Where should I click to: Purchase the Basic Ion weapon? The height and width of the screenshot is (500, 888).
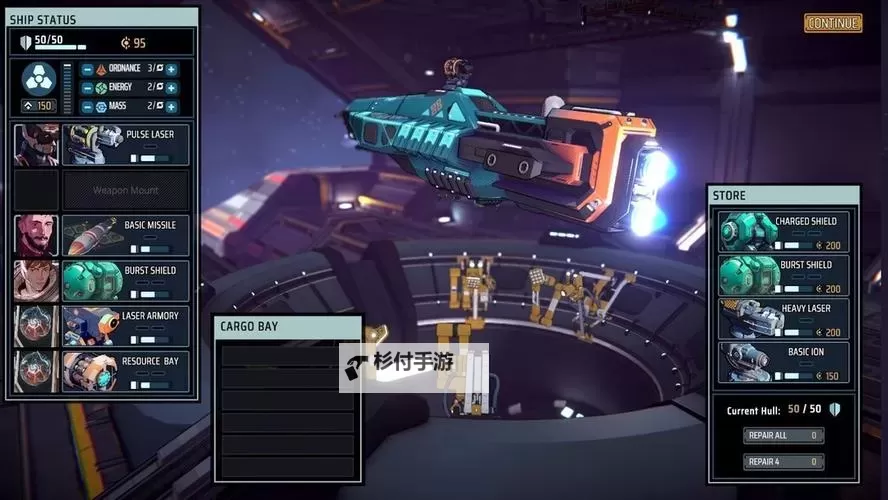(784, 363)
